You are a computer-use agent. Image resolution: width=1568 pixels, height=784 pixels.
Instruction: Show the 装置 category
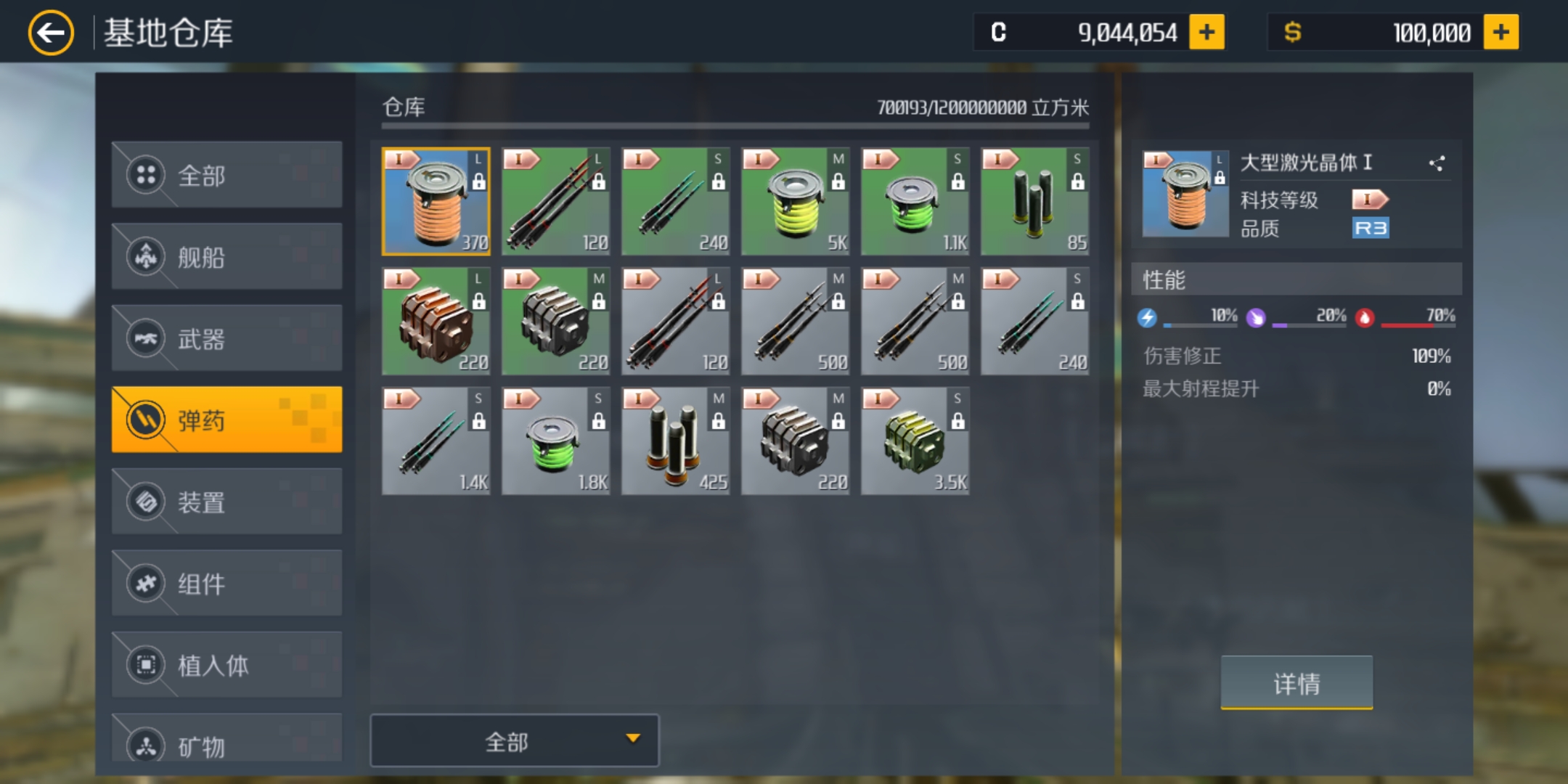(x=226, y=502)
